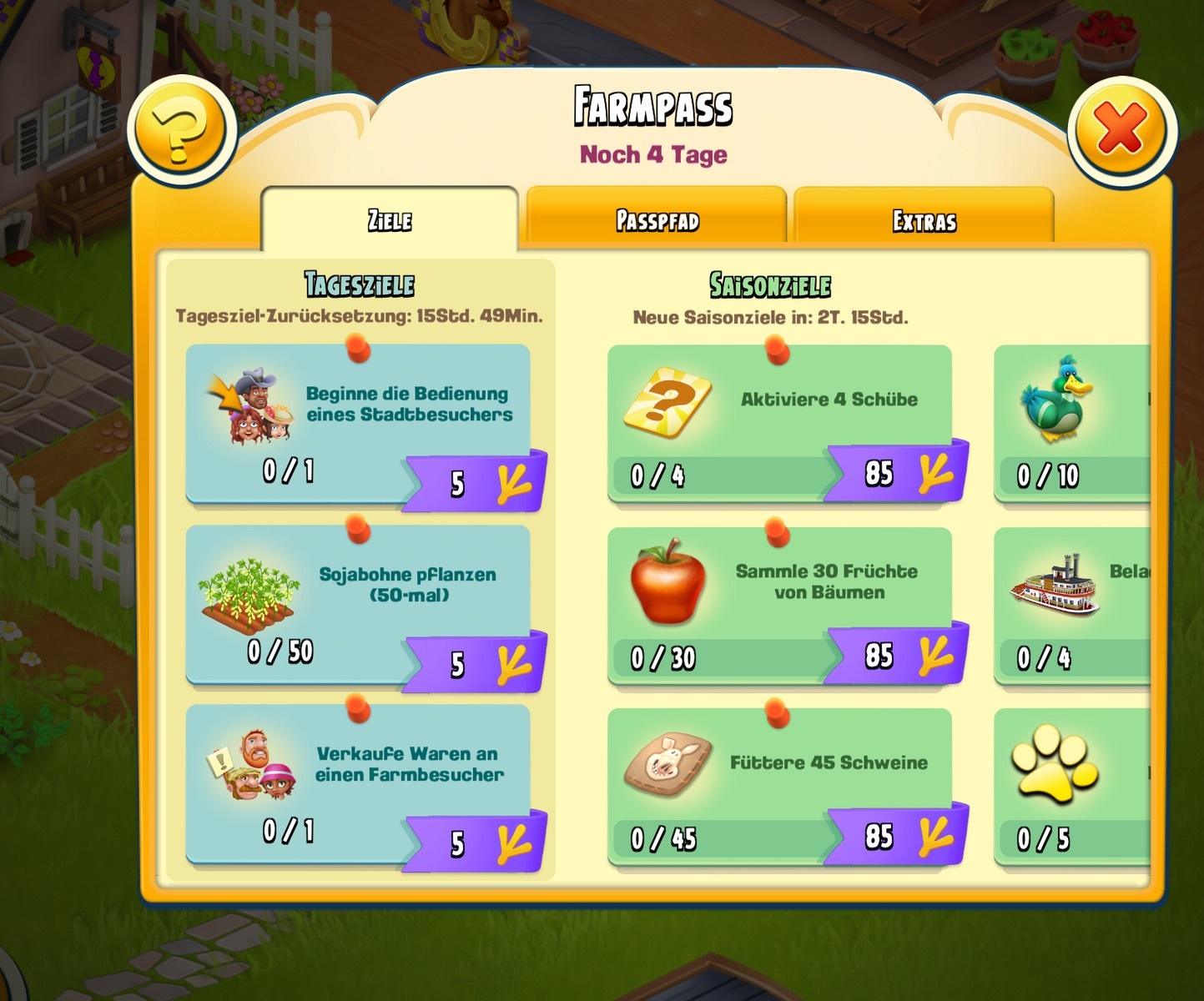This screenshot has width=1204, height=1001.
Task: Open the yellow question mark help
Action: click(181, 131)
